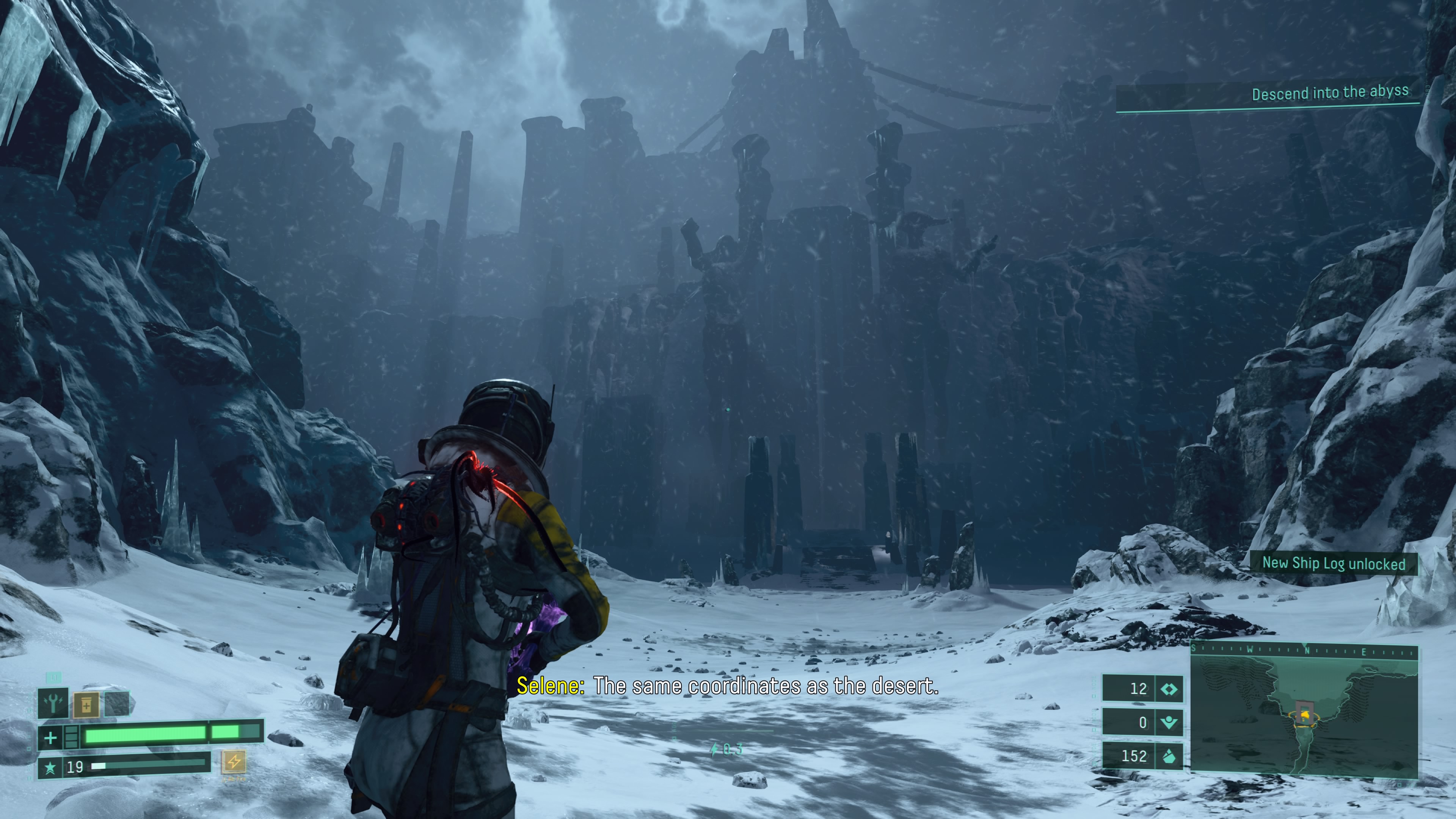Click the double-diamond resource icon
This screenshot has width=1456, height=819.
point(1168,689)
